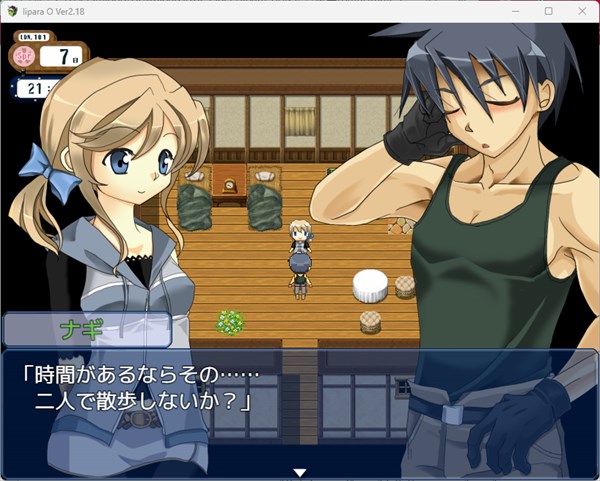Advance dialogue with the down arrow indicator
The image size is (600, 481).
298,472
